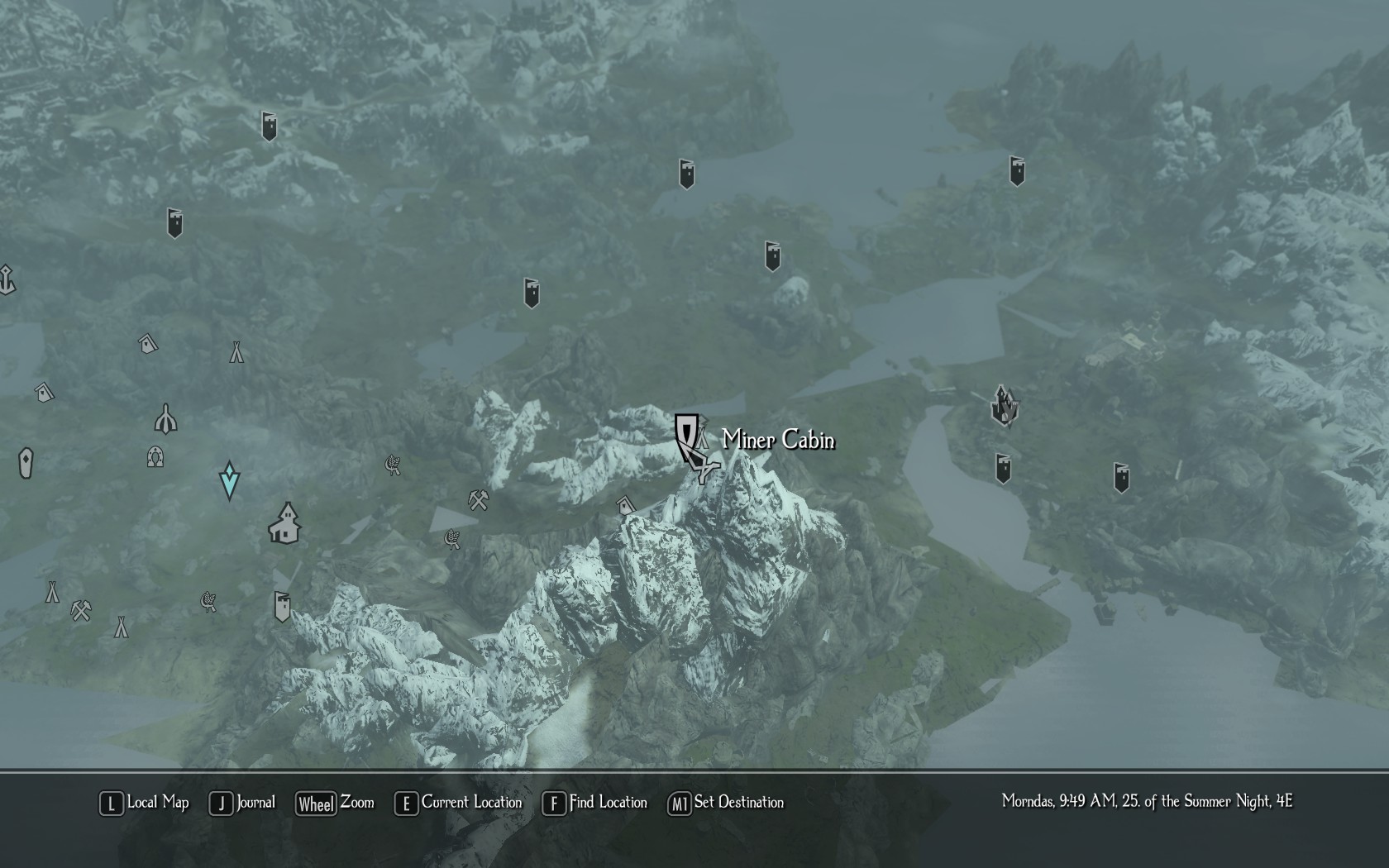Screen dimensions: 1389x868
Task: Click the cyan quest arrow marker
Action: 229,480
